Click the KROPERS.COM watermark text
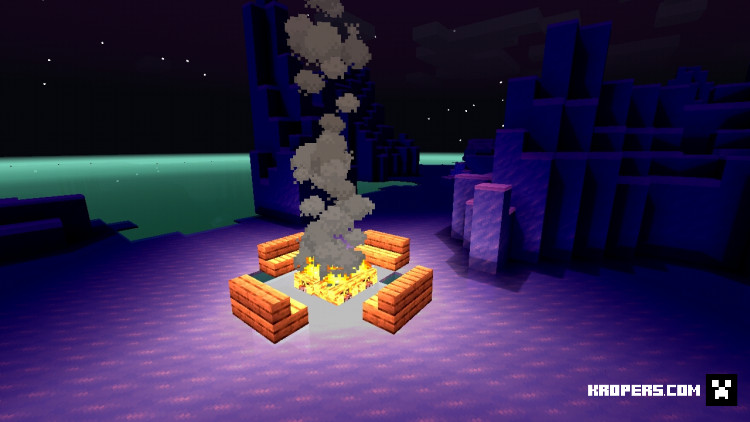 click(644, 390)
